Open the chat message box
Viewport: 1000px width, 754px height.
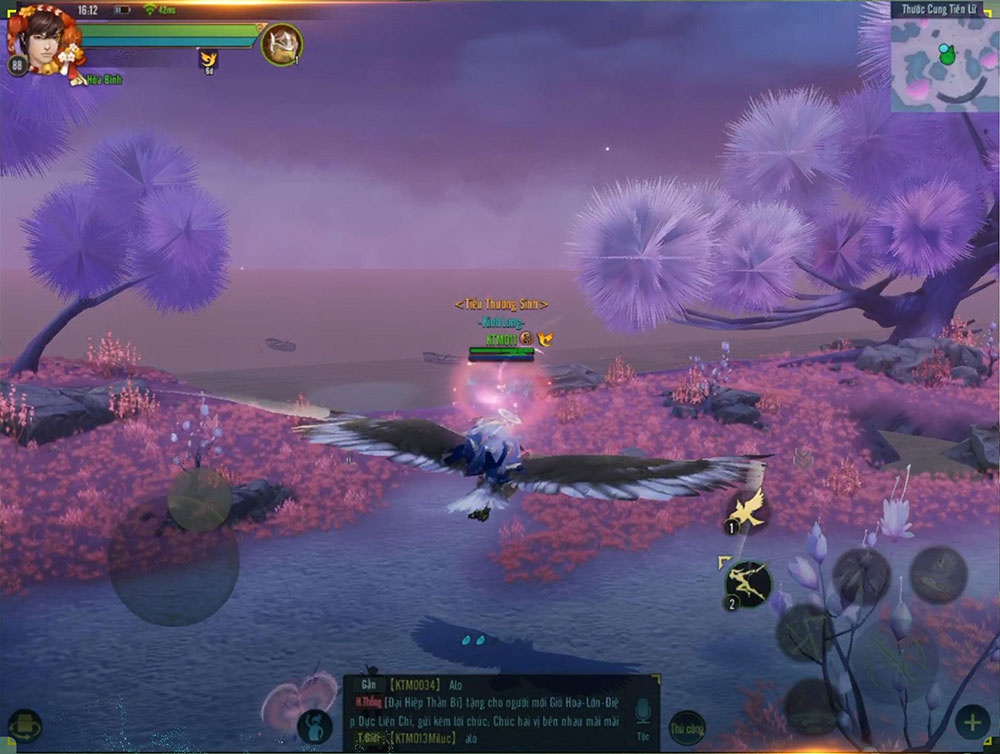500,713
